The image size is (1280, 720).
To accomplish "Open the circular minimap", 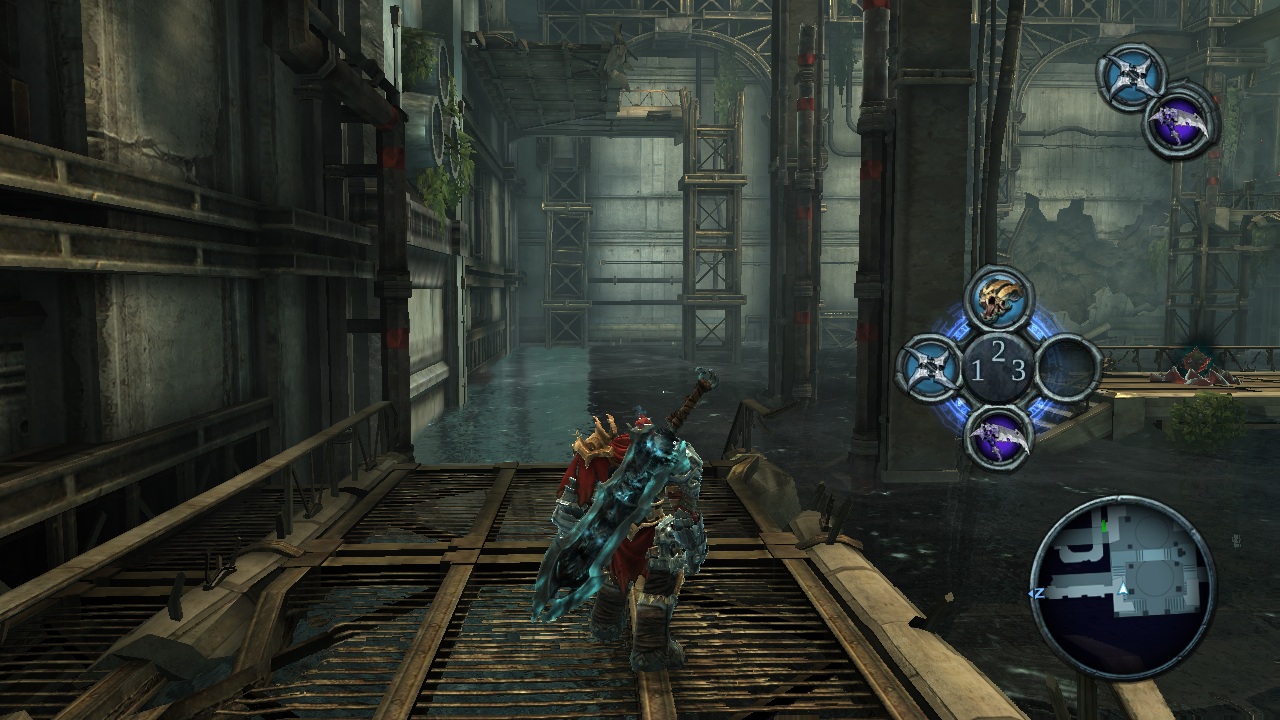I will point(1123,587).
